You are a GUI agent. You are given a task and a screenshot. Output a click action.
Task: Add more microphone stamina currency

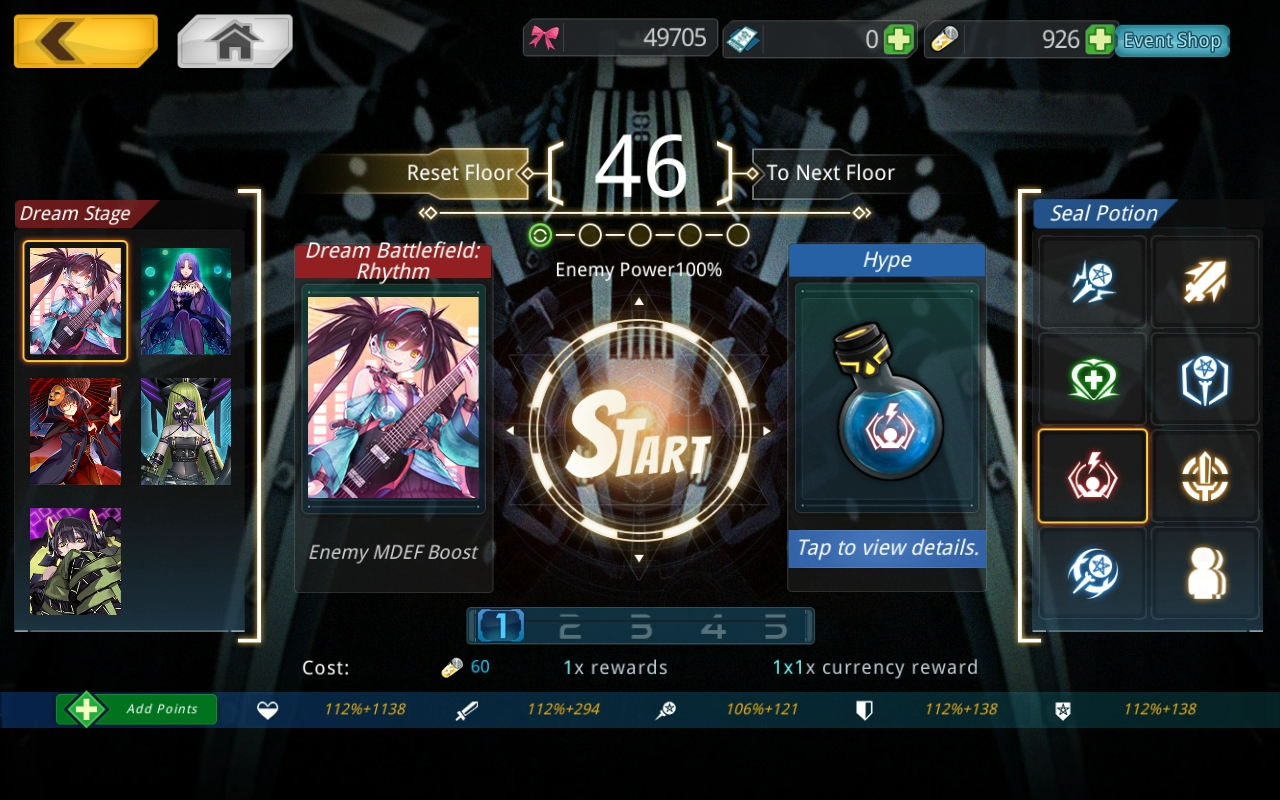point(1099,40)
